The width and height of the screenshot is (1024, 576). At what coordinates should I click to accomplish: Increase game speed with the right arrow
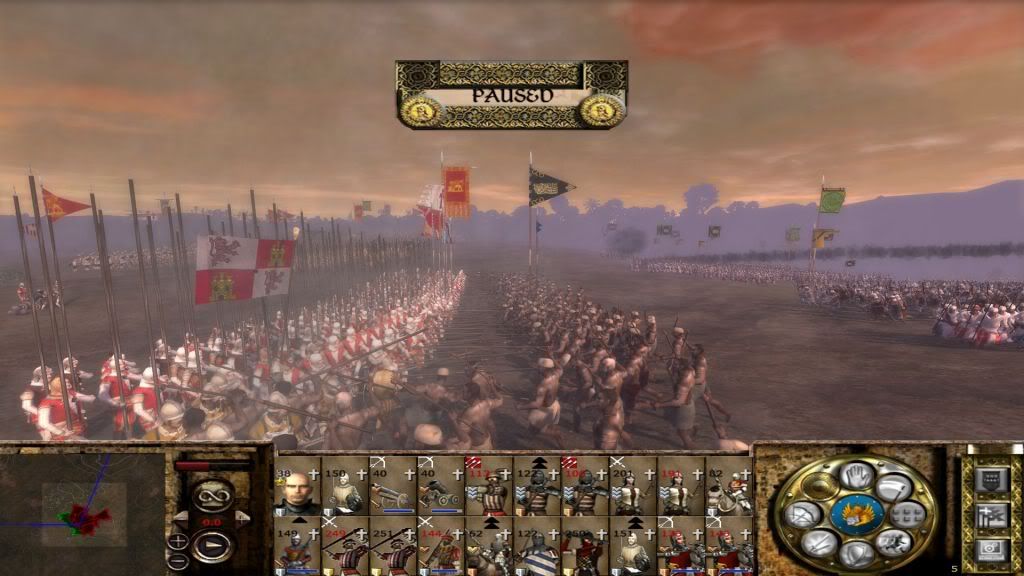241,517
